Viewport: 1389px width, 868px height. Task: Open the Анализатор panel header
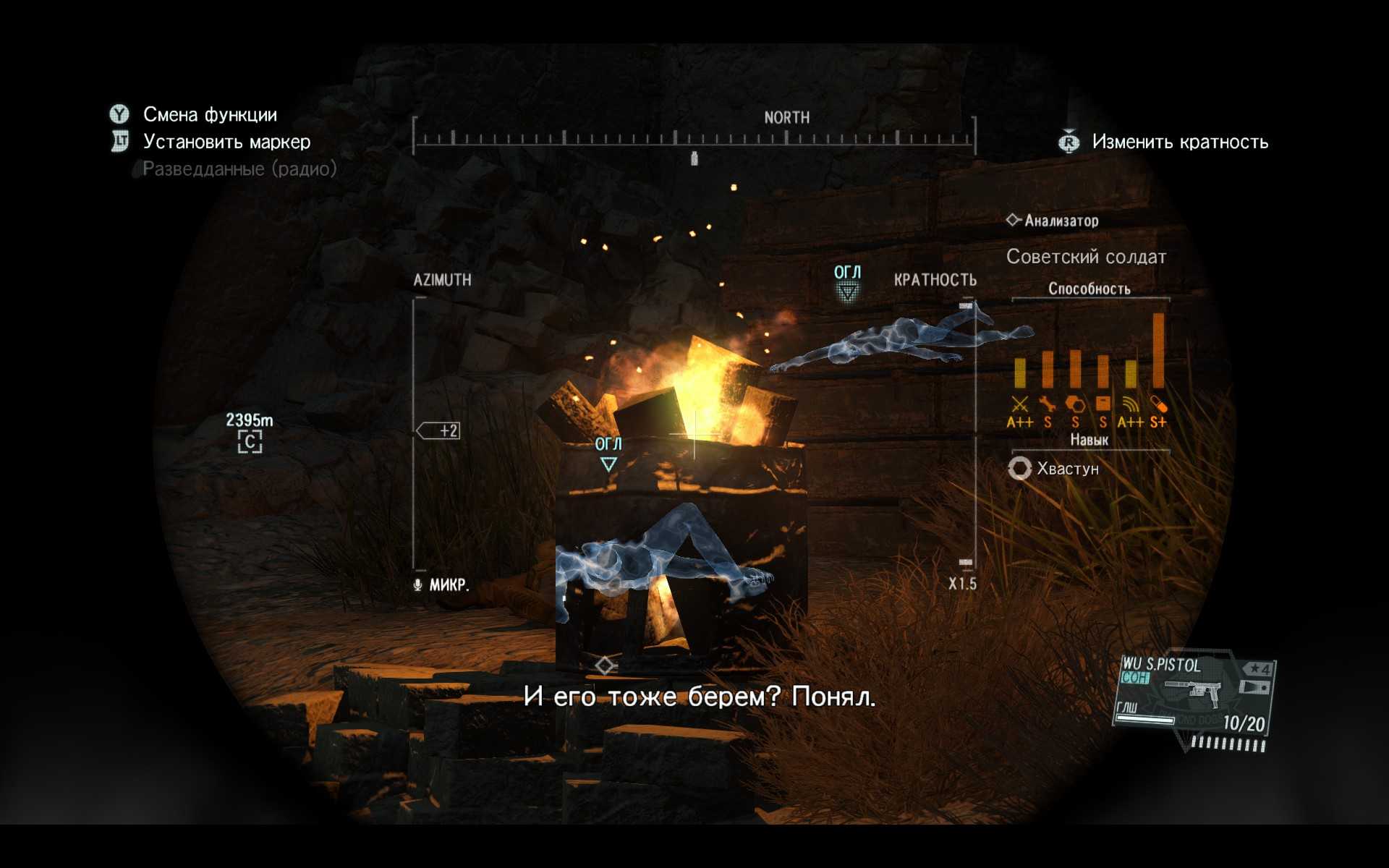[1053, 221]
